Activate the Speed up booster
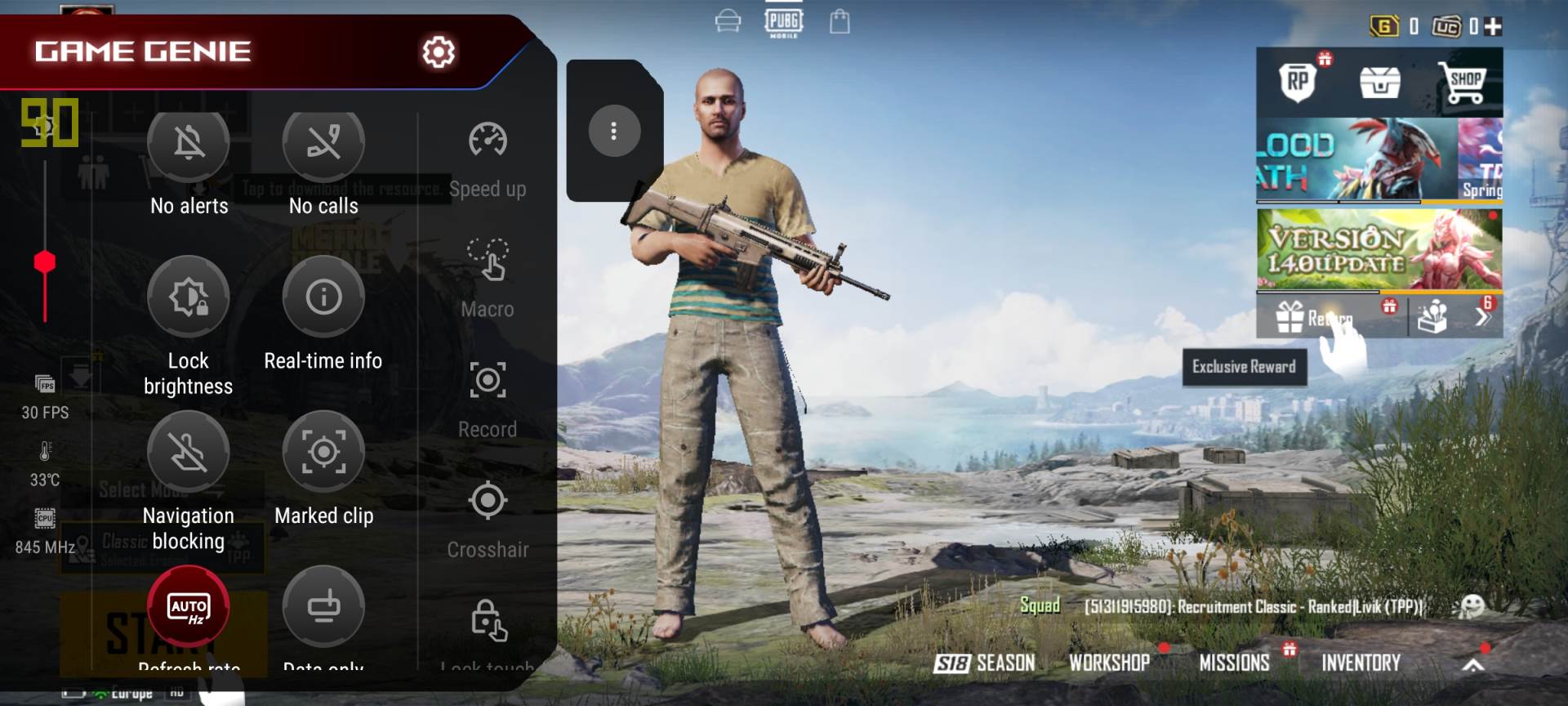Viewport: 1568px width, 706px height. pos(488,141)
